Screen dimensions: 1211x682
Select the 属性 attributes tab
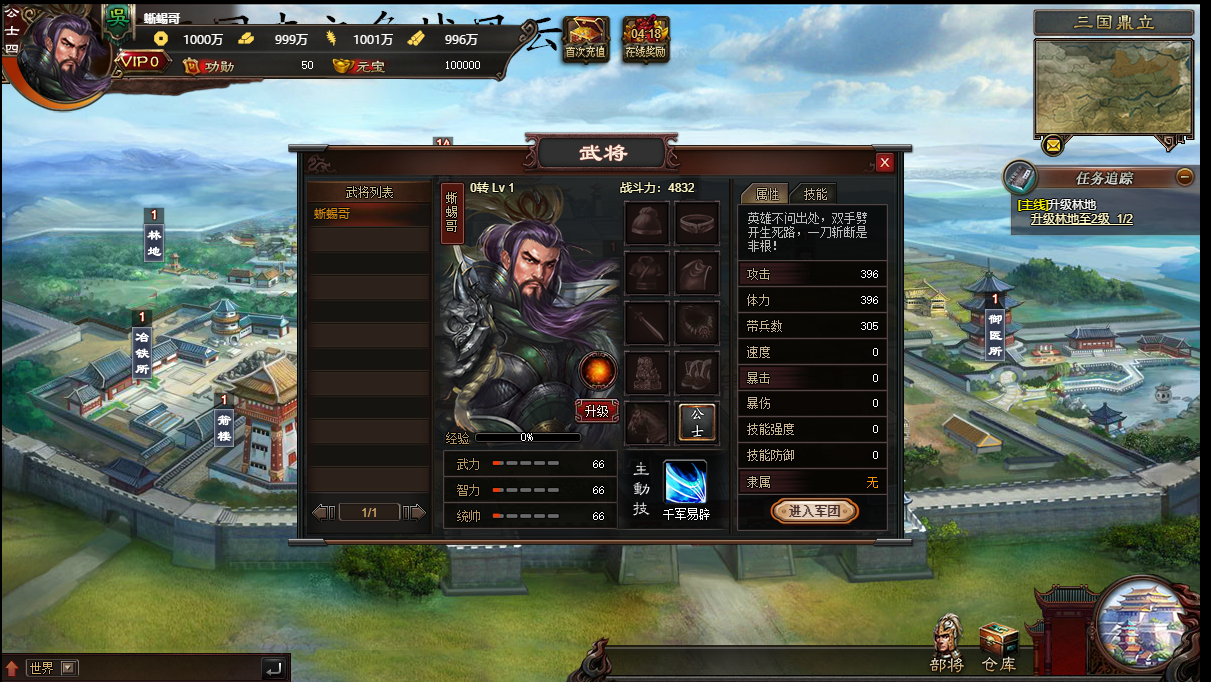(x=767, y=194)
